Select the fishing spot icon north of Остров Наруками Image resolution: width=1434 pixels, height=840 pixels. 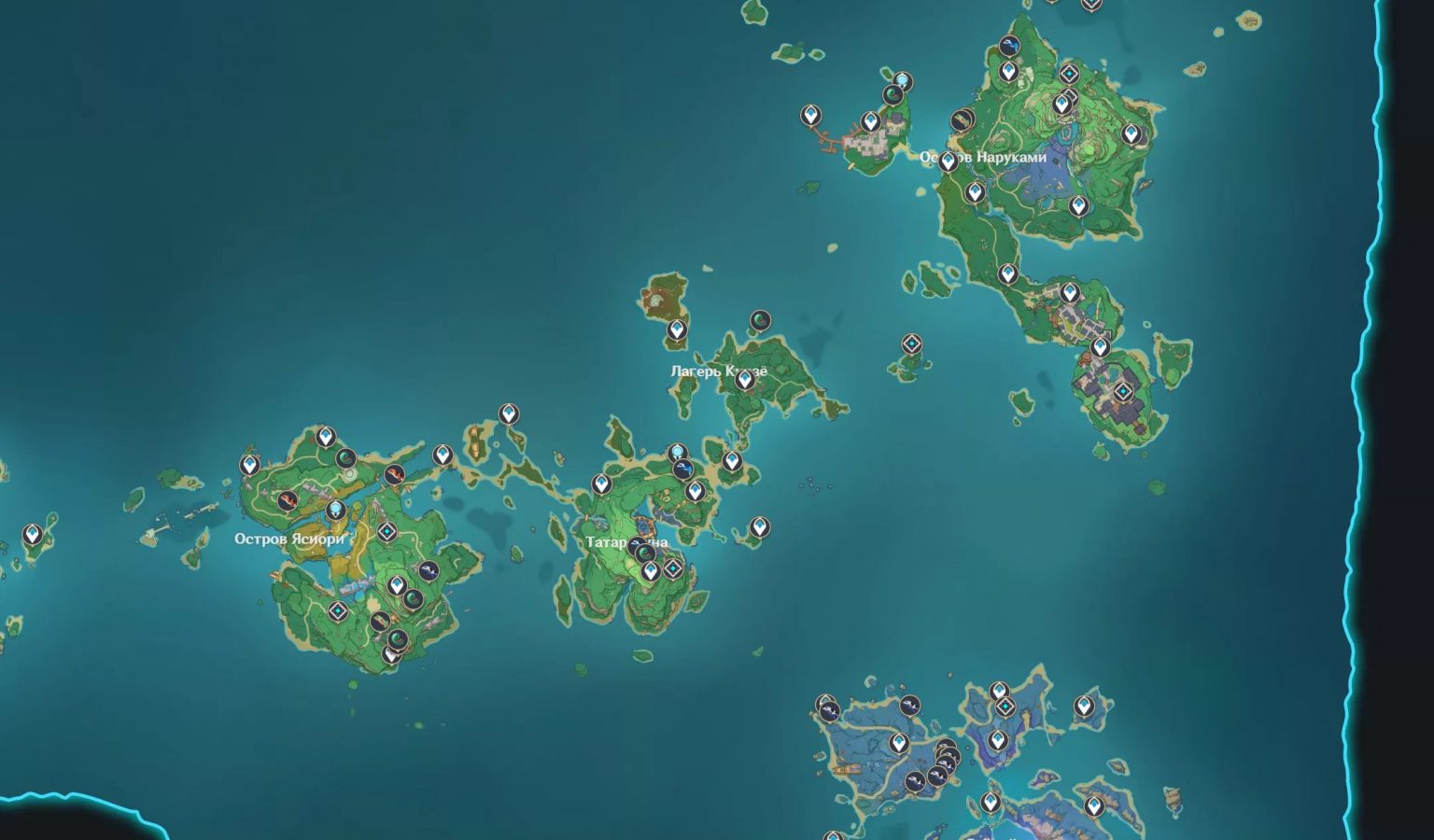pyautogui.click(x=1009, y=45)
